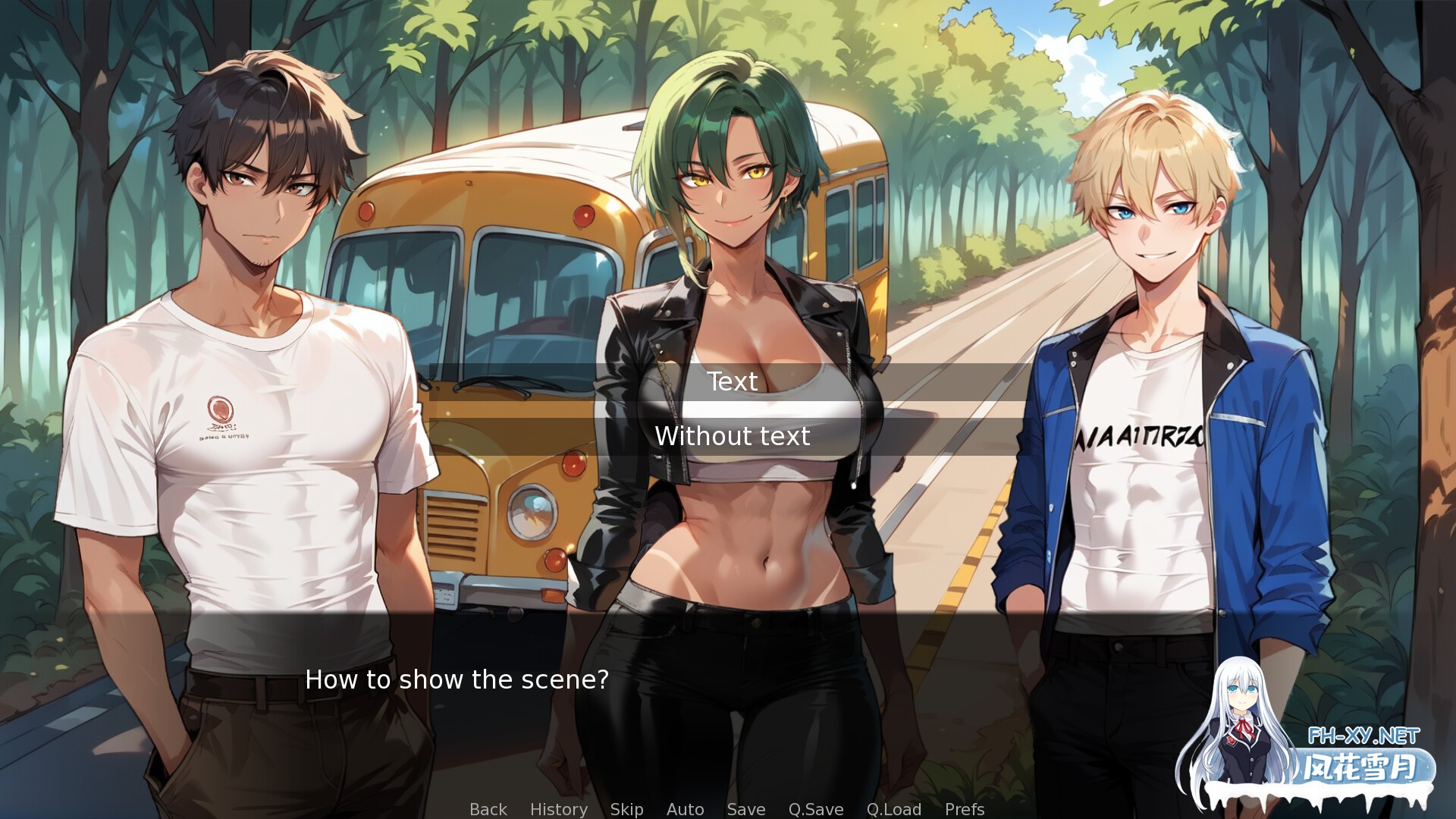Toggle Auto-advance
This screenshot has width=1456, height=819.
[x=685, y=809]
